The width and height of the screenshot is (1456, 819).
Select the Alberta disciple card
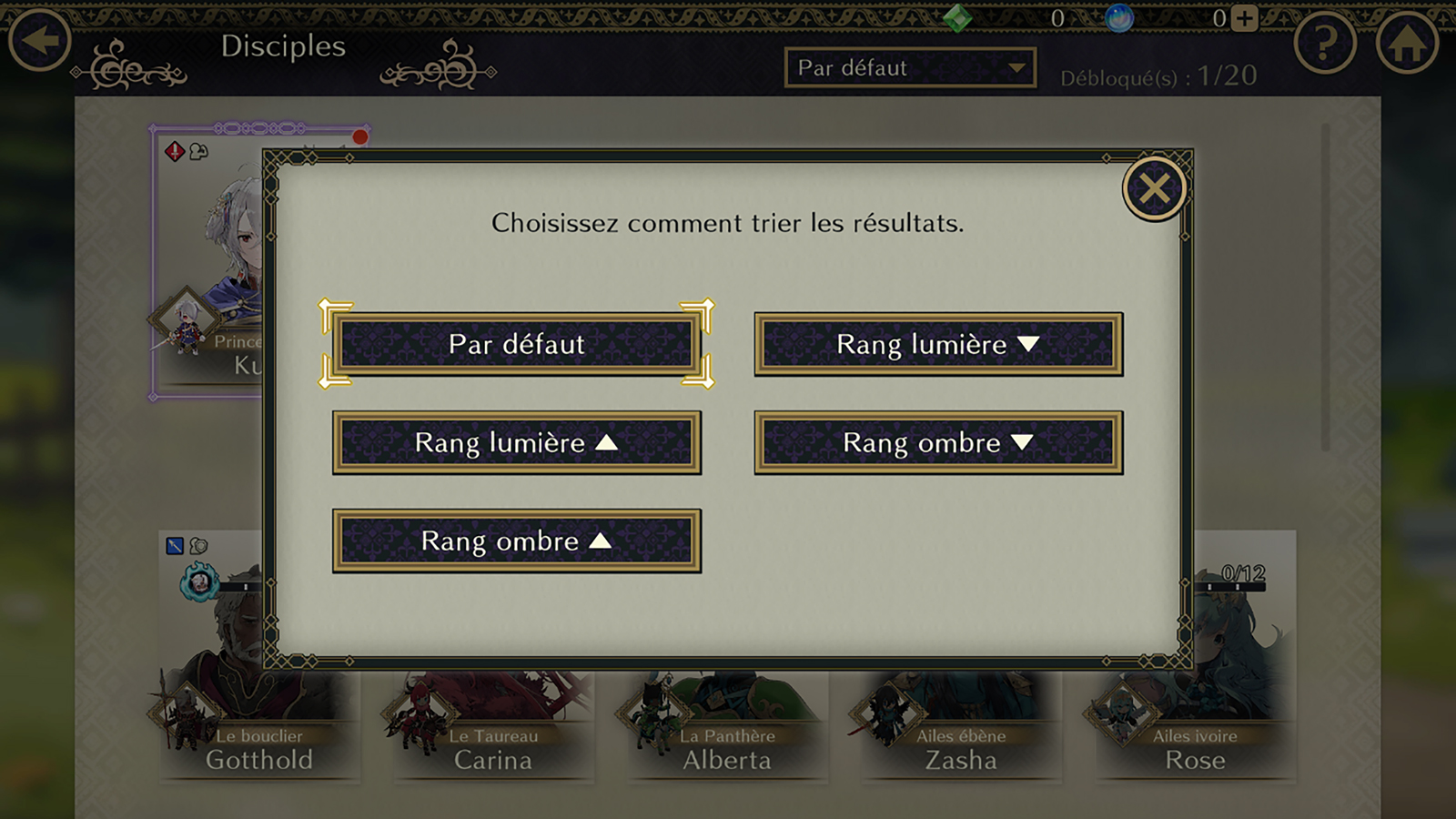click(x=727, y=728)
